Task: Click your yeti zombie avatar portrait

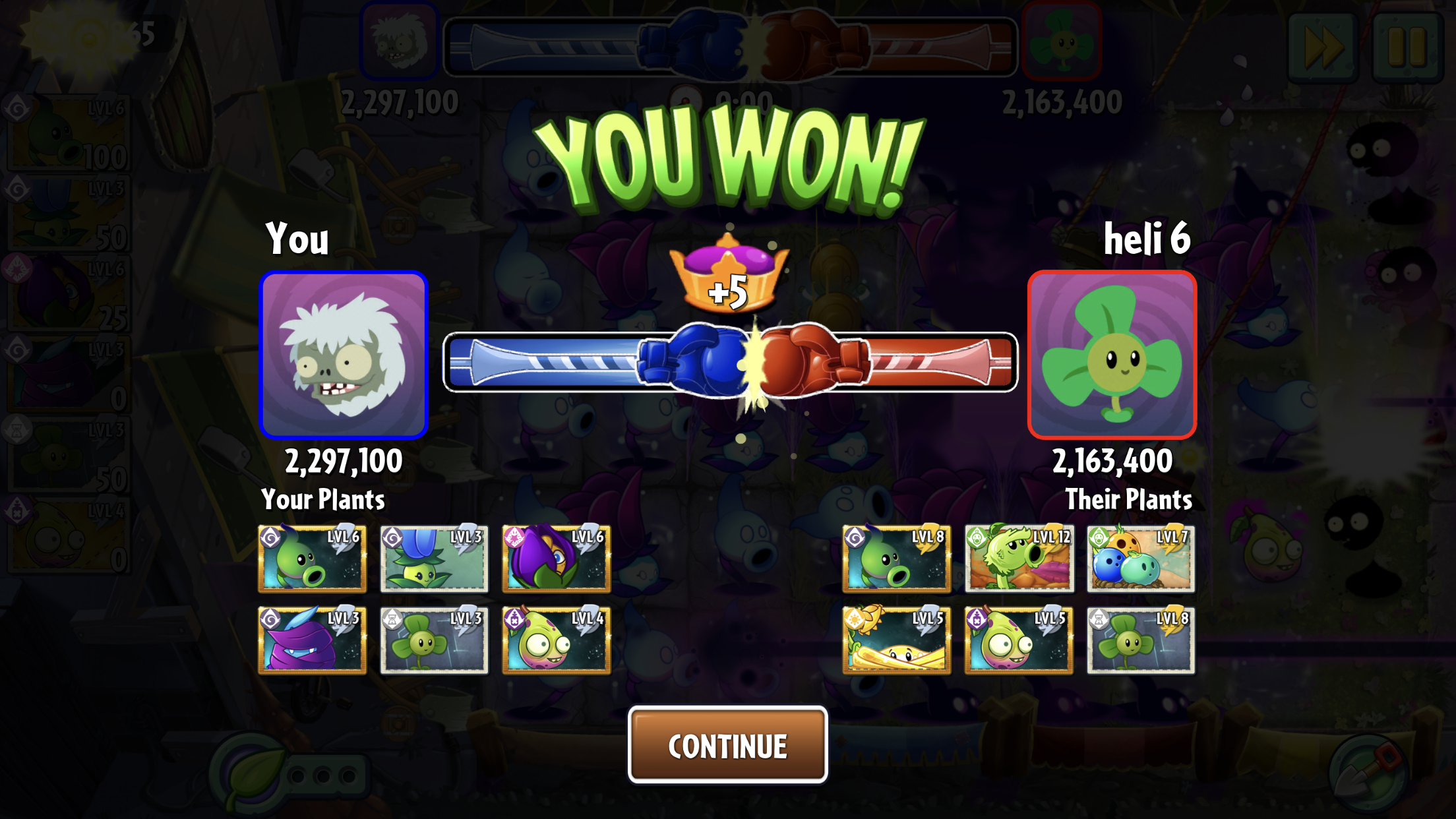Action: click(344, 355)
